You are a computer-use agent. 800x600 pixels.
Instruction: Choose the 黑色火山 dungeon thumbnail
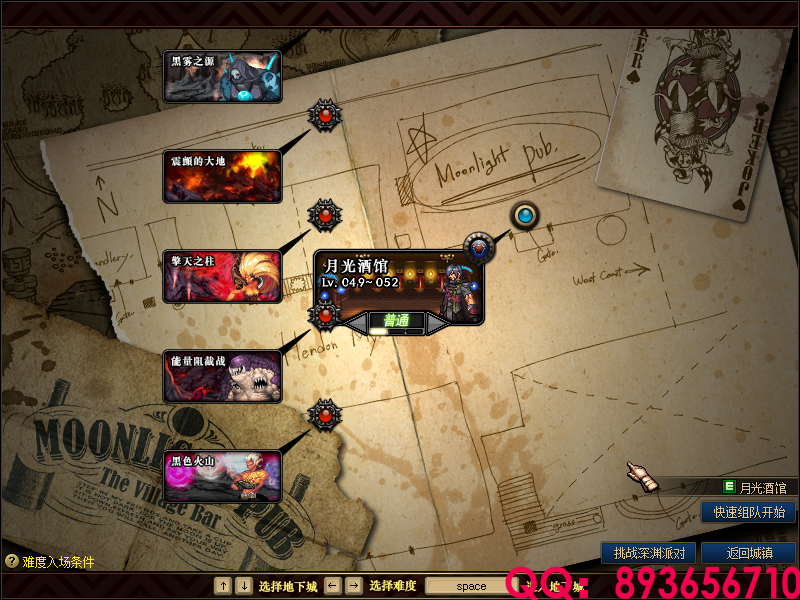(222, 476)
